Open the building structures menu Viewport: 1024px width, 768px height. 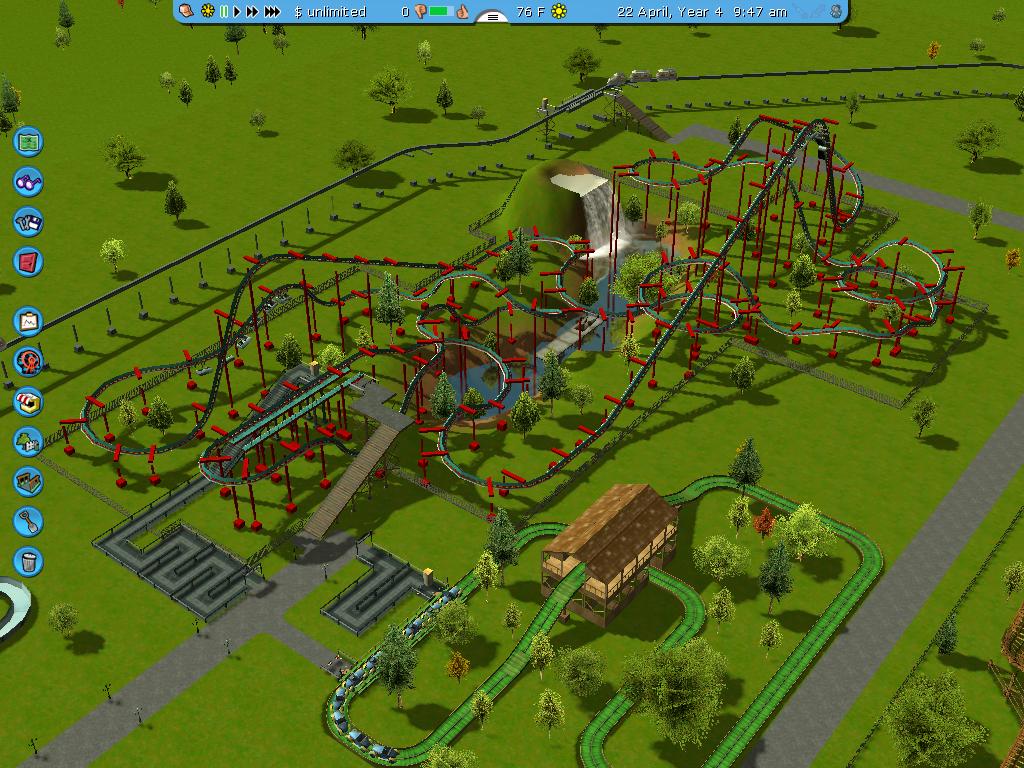(28, 481)
